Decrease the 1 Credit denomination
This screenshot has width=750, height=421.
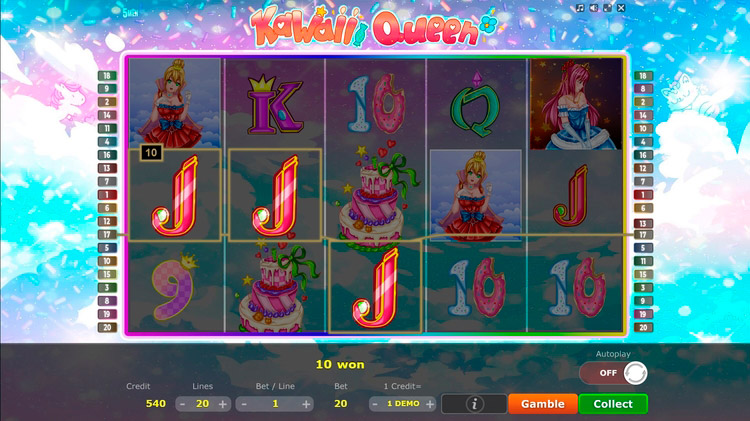point(376,404)
